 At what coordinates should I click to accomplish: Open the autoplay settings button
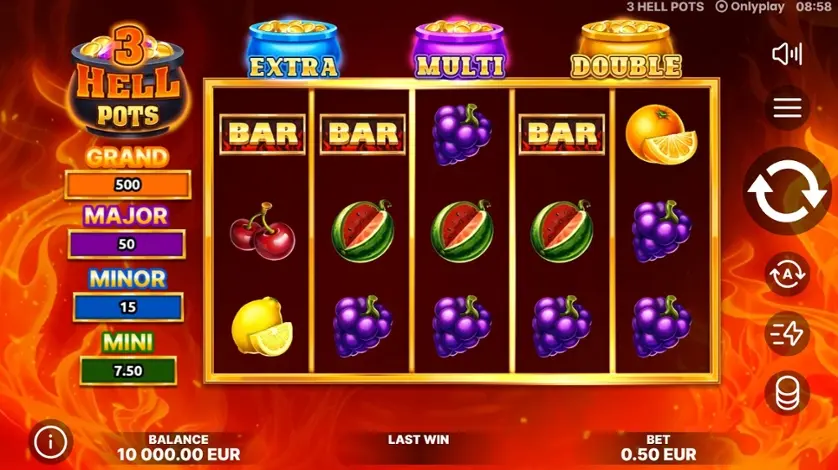coord(787,275)
